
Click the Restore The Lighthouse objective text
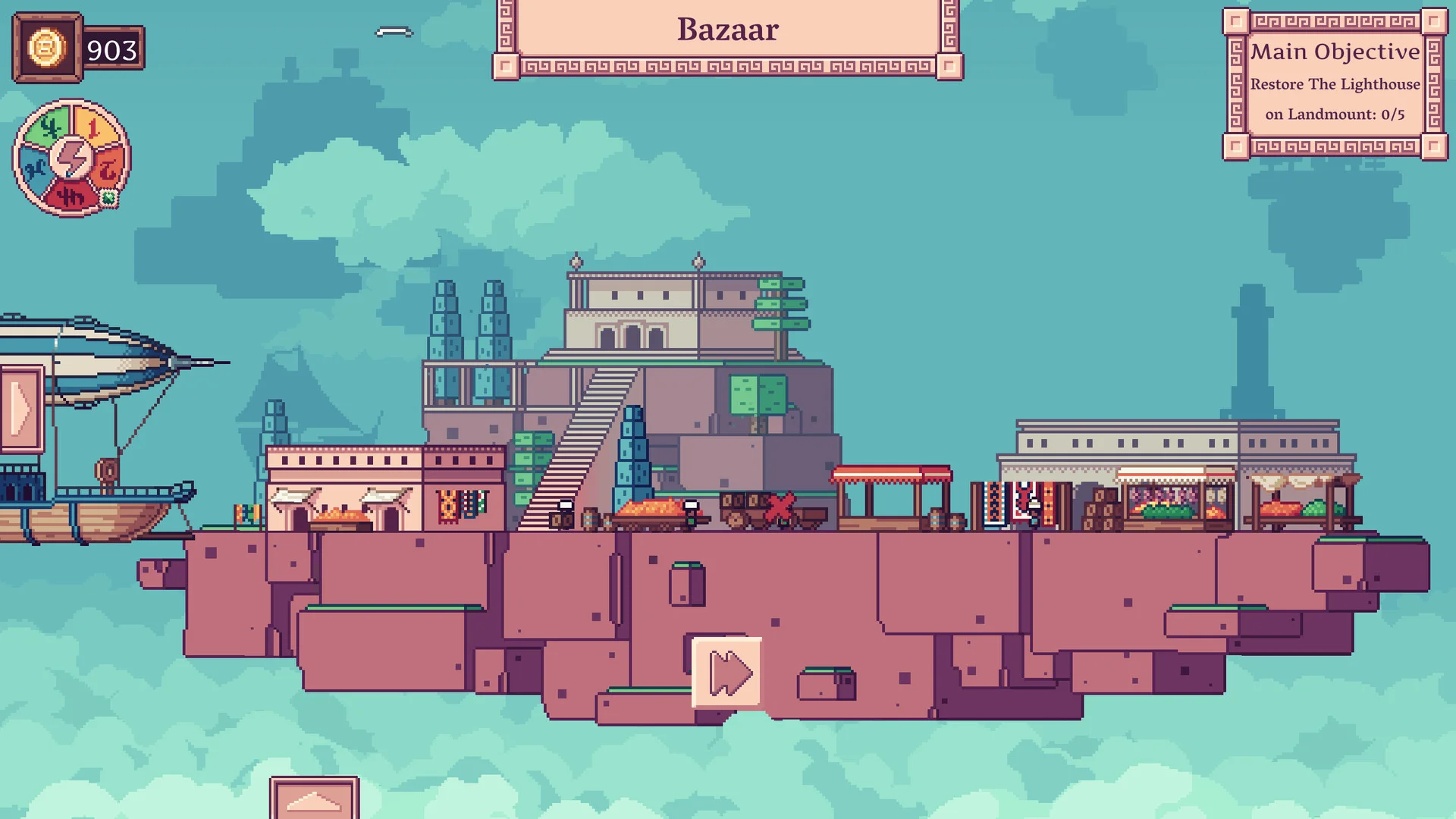[x=1335, y=84]
